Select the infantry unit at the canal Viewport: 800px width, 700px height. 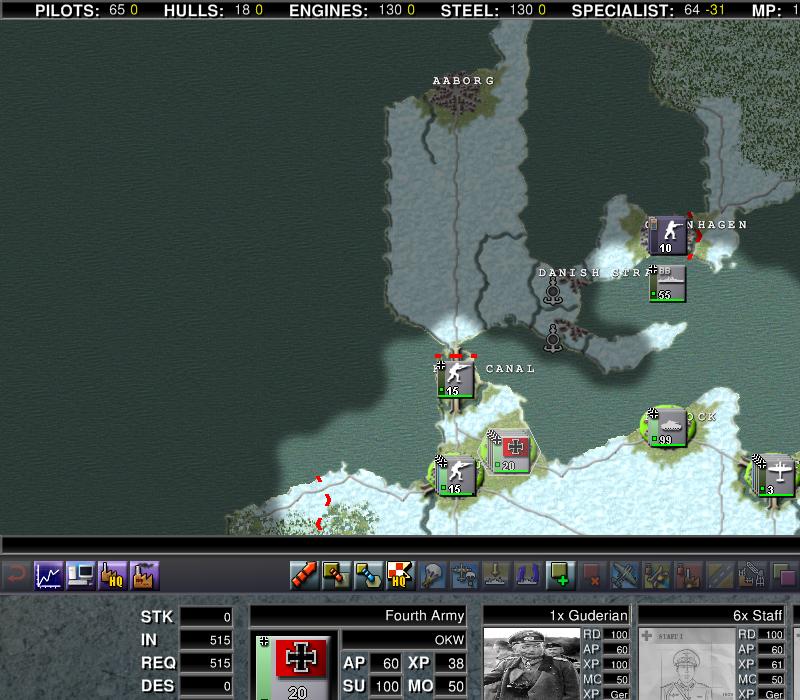455,379
